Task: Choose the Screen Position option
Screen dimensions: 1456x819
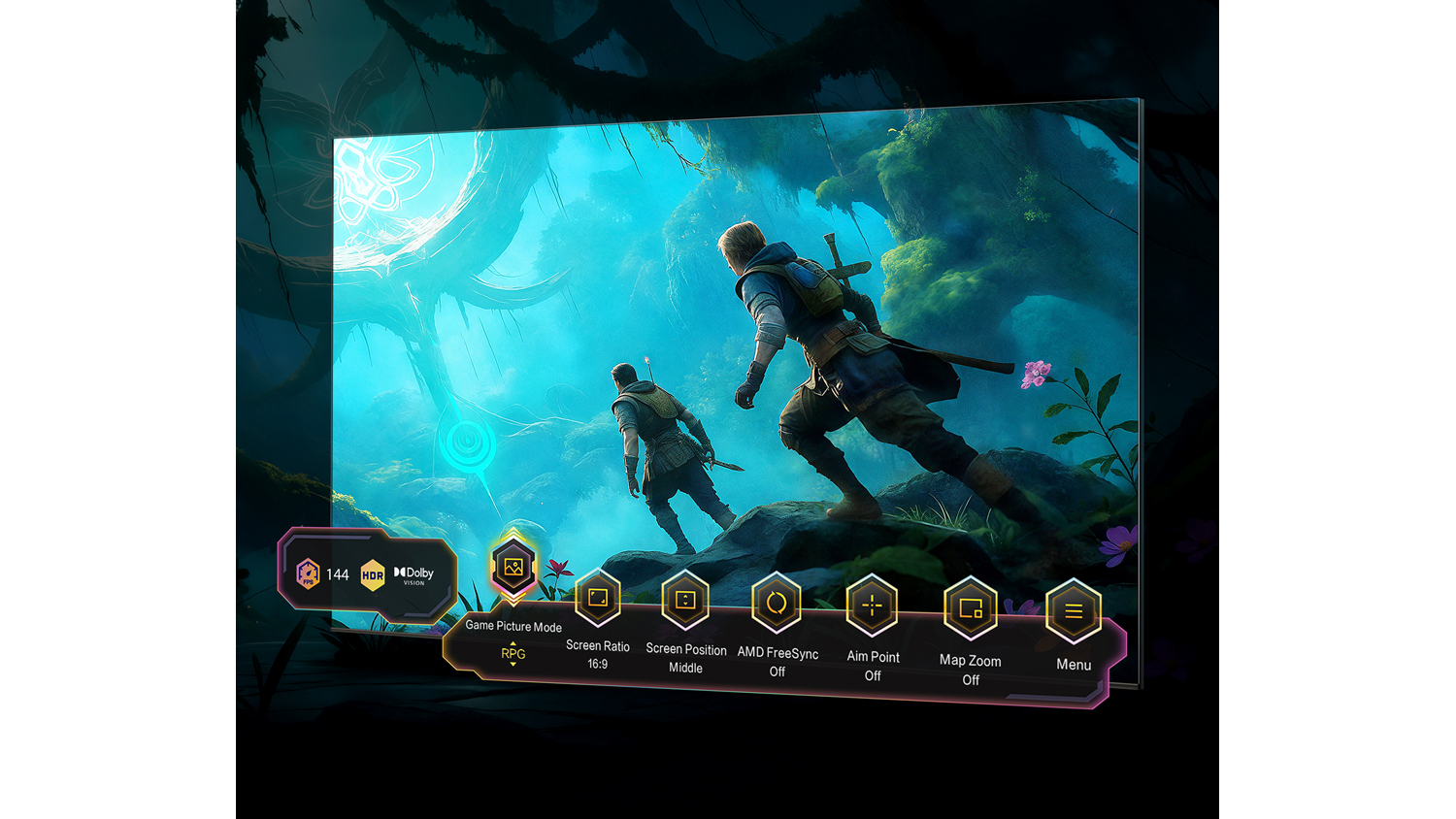Action: 685,601
